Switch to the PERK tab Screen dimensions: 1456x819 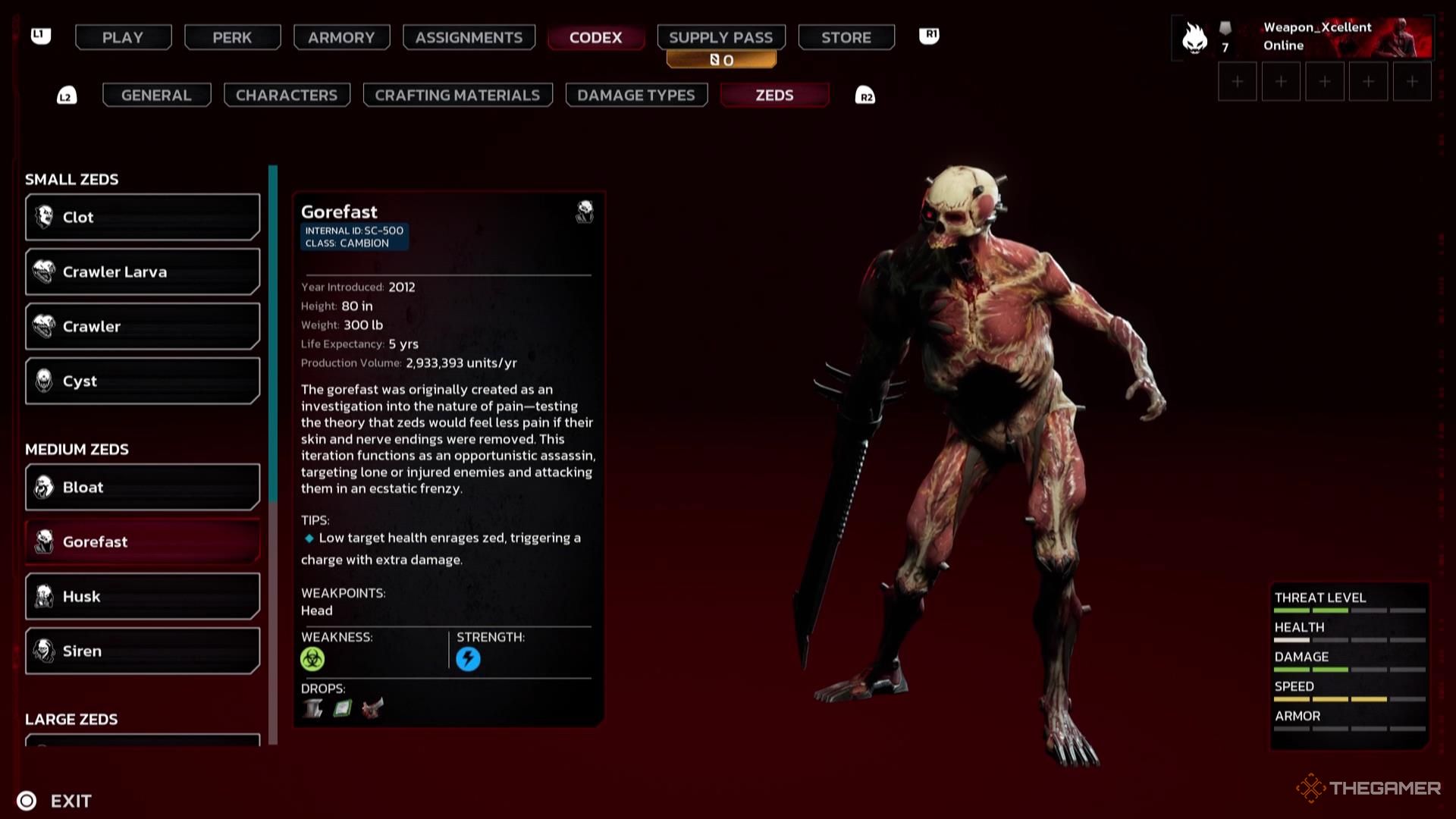(x=232, y=37)
